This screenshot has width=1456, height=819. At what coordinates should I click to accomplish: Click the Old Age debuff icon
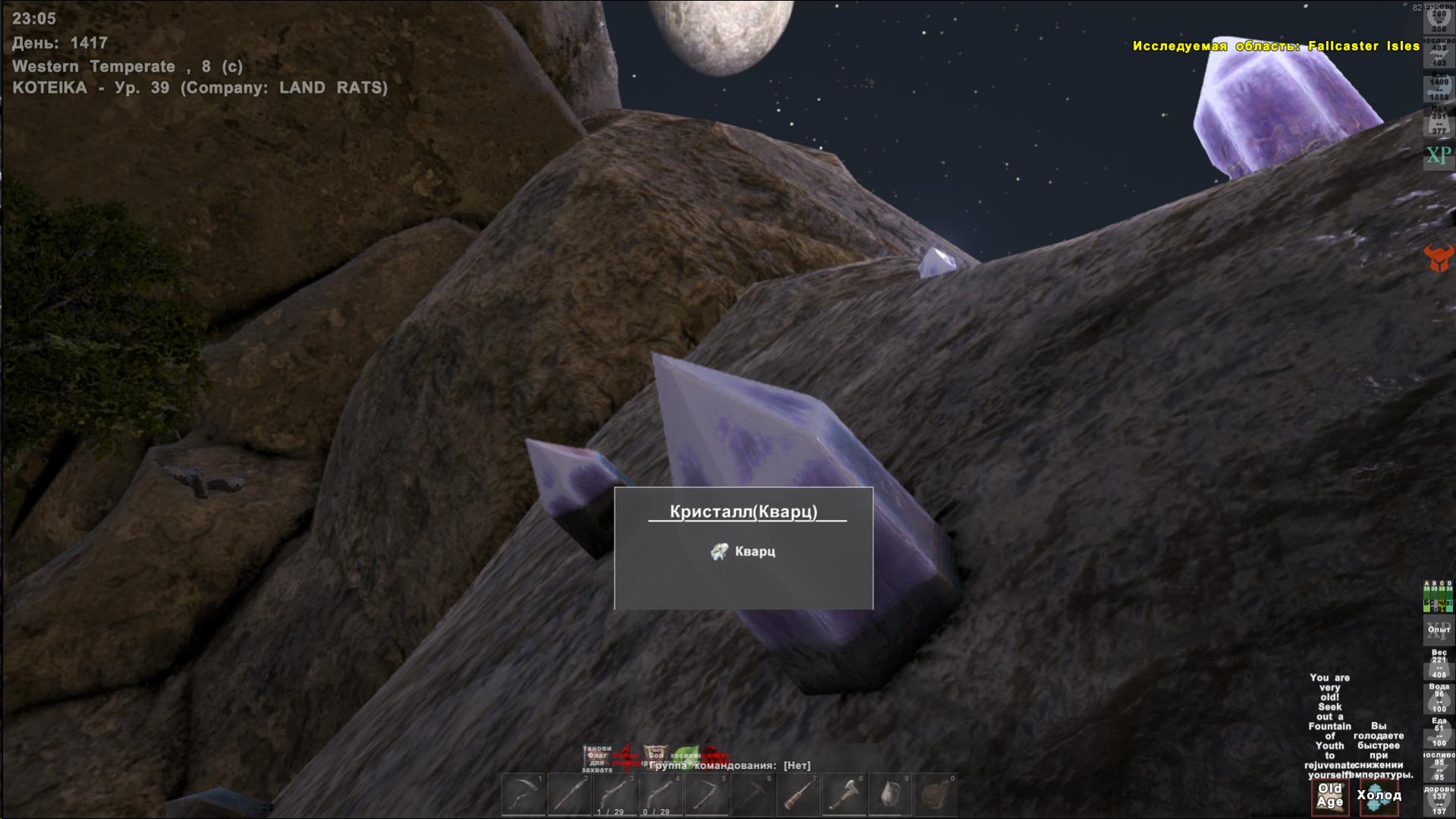(x=1329, y=796)
